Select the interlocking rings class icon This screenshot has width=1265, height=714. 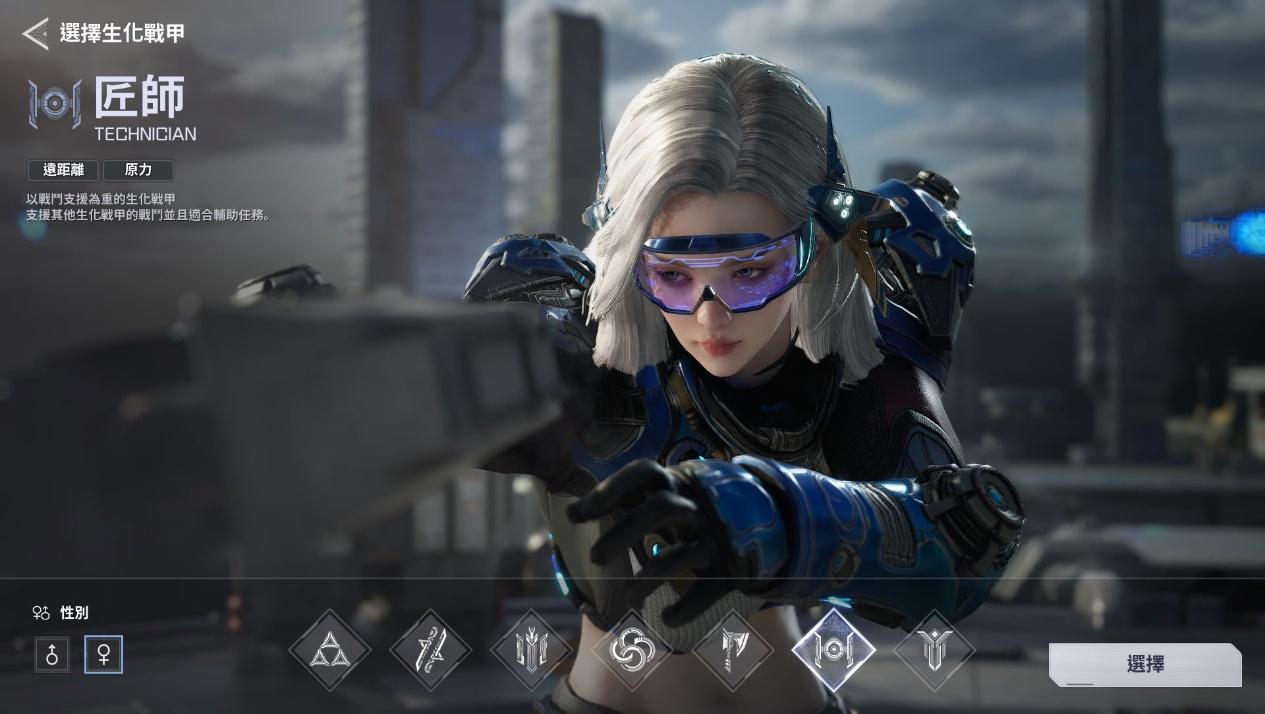(632, 650)
